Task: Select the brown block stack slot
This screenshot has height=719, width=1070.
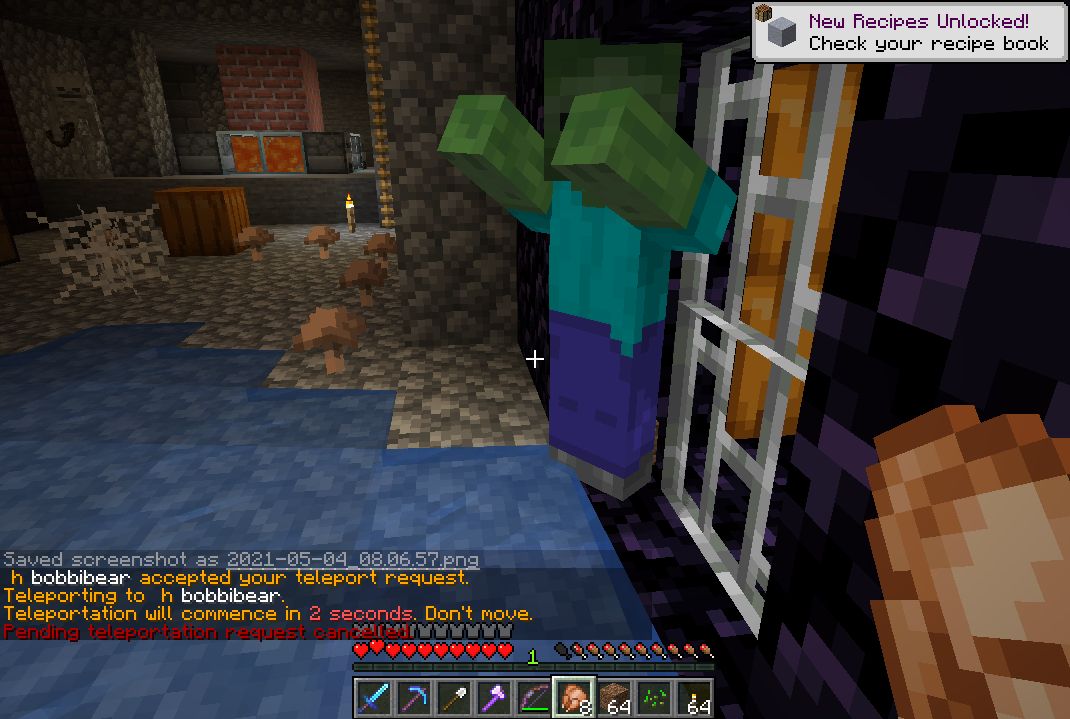Action: [615, 697]
